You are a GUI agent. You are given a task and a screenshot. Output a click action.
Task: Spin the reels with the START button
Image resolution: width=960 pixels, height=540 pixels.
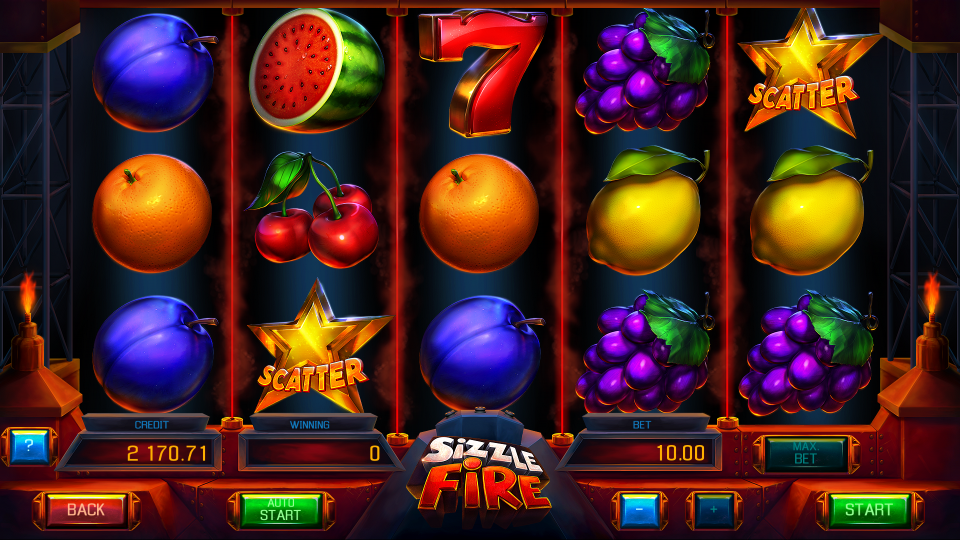(x=868, y=510)
